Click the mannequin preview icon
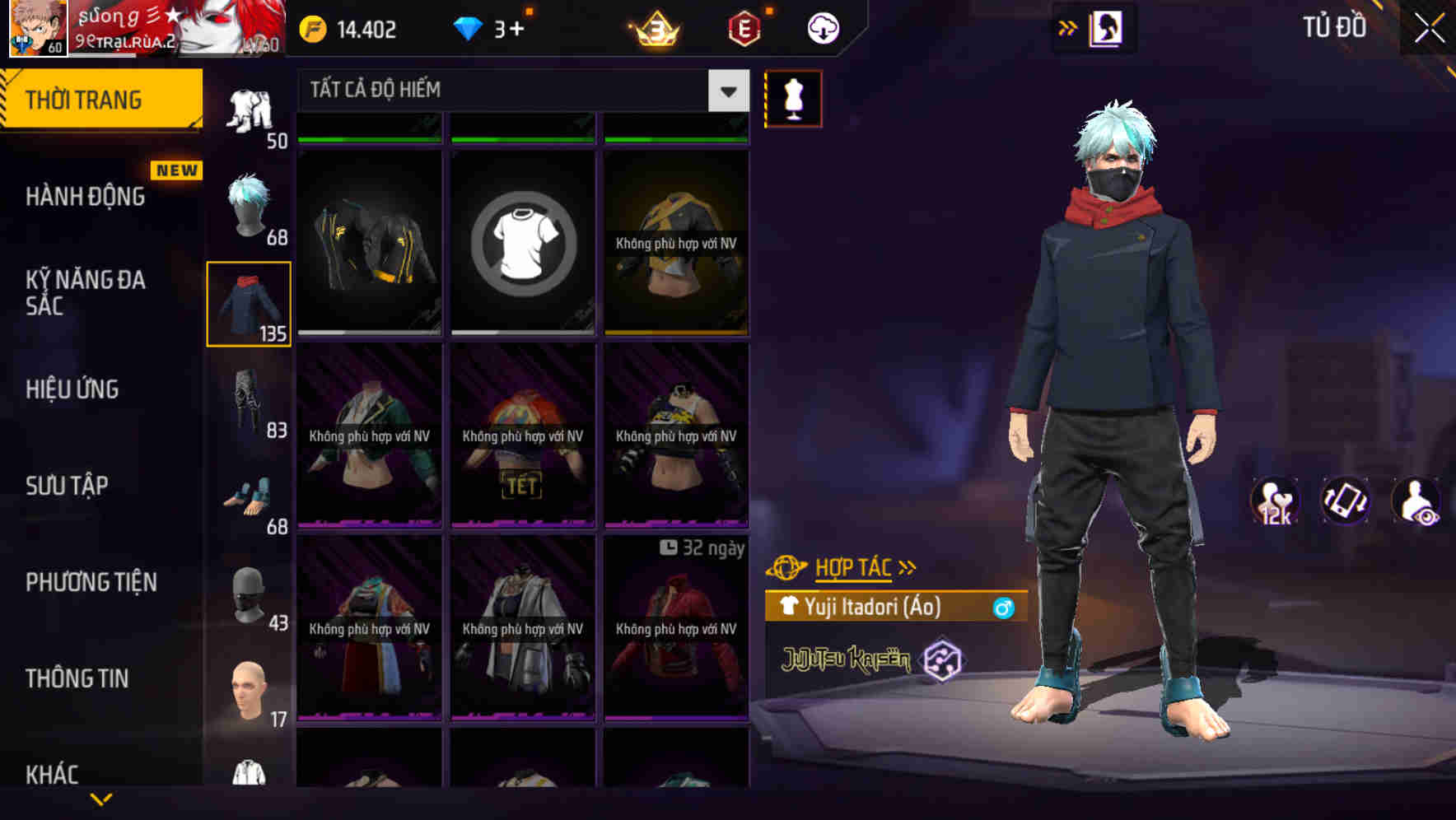 click(x=793, y=97)
